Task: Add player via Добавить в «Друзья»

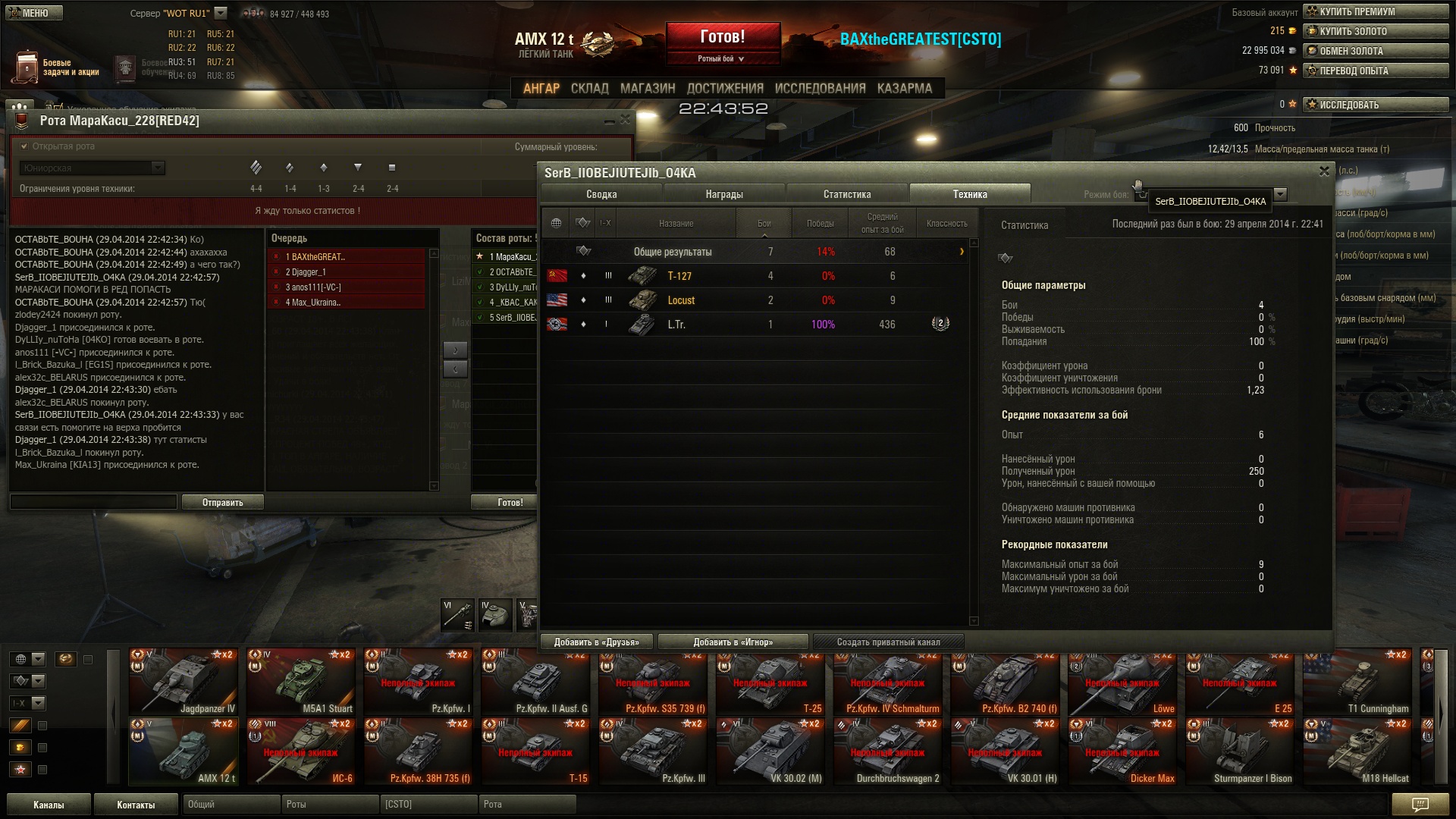Action: coord(597,642)
